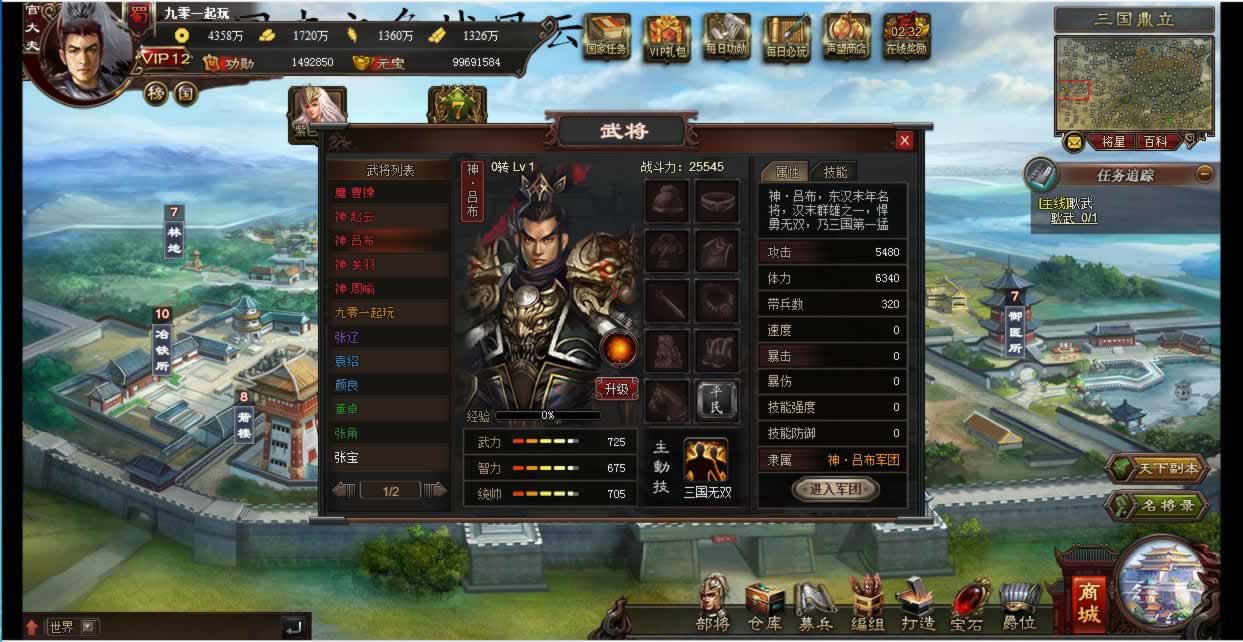This screenshot has width=1243, height=642.
Task: Claim the 在线奖励 online reward
Action: [x=906, y=36]
